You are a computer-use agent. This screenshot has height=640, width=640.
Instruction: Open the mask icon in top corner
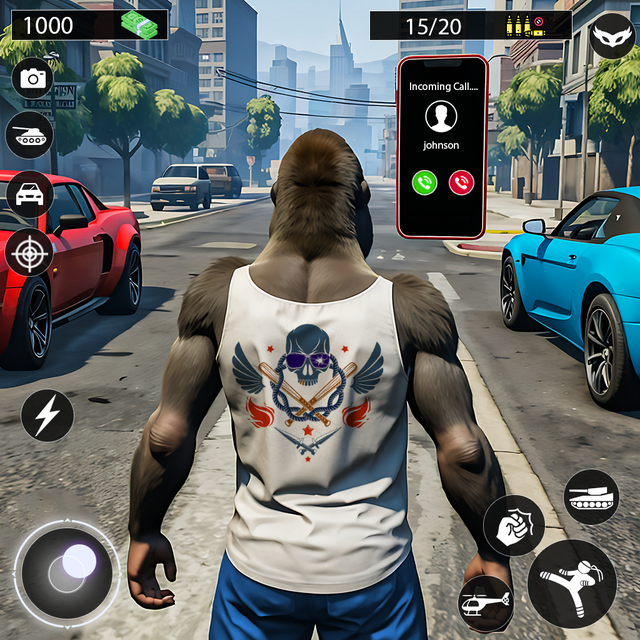(x=611, y=39)
